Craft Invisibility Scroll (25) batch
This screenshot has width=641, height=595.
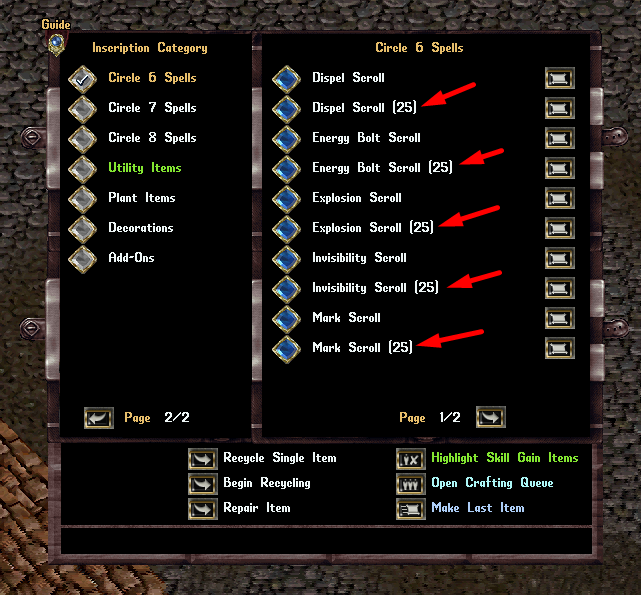286,288
